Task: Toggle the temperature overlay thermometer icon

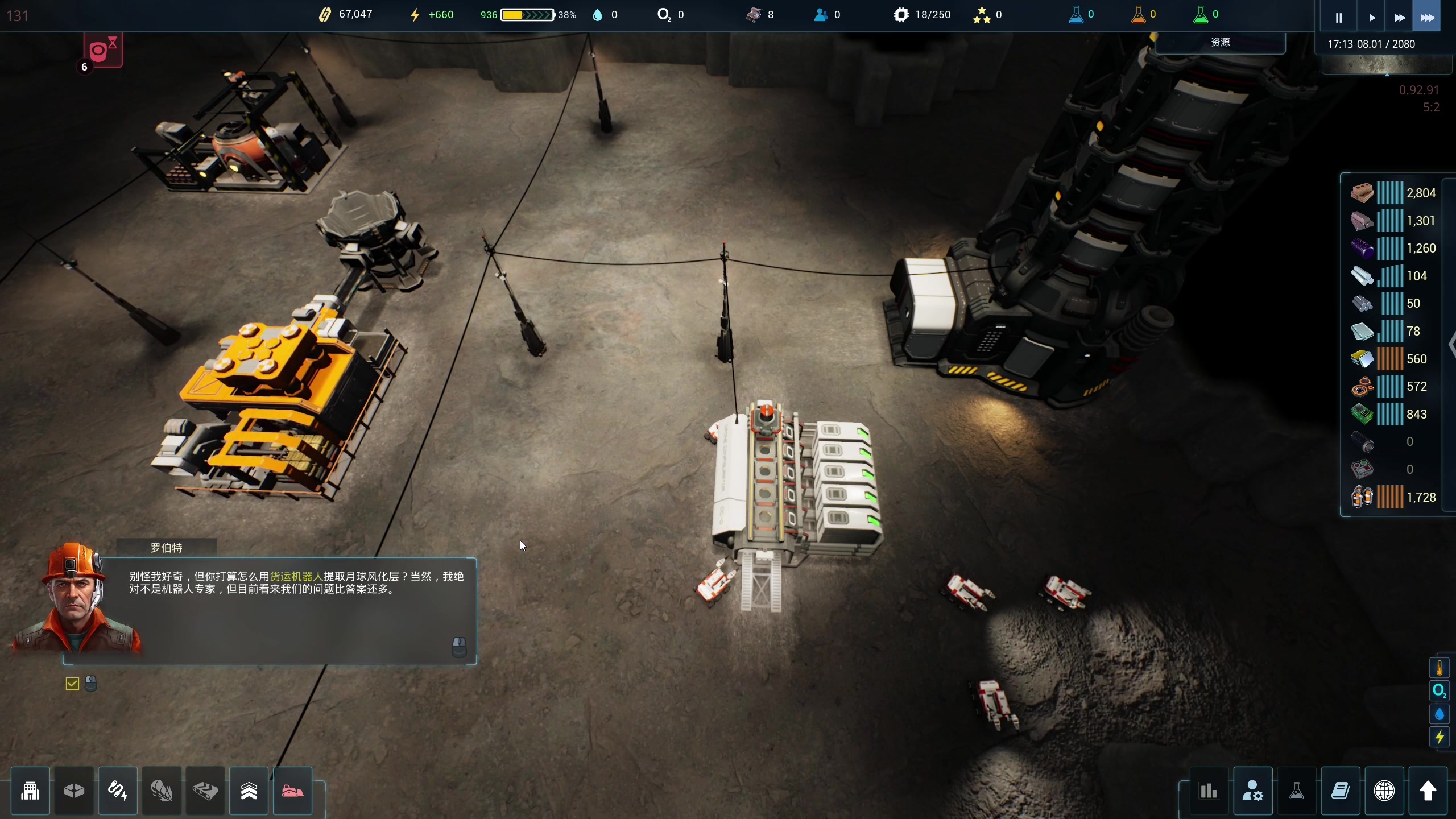Action: click(x=1440, y=668)
